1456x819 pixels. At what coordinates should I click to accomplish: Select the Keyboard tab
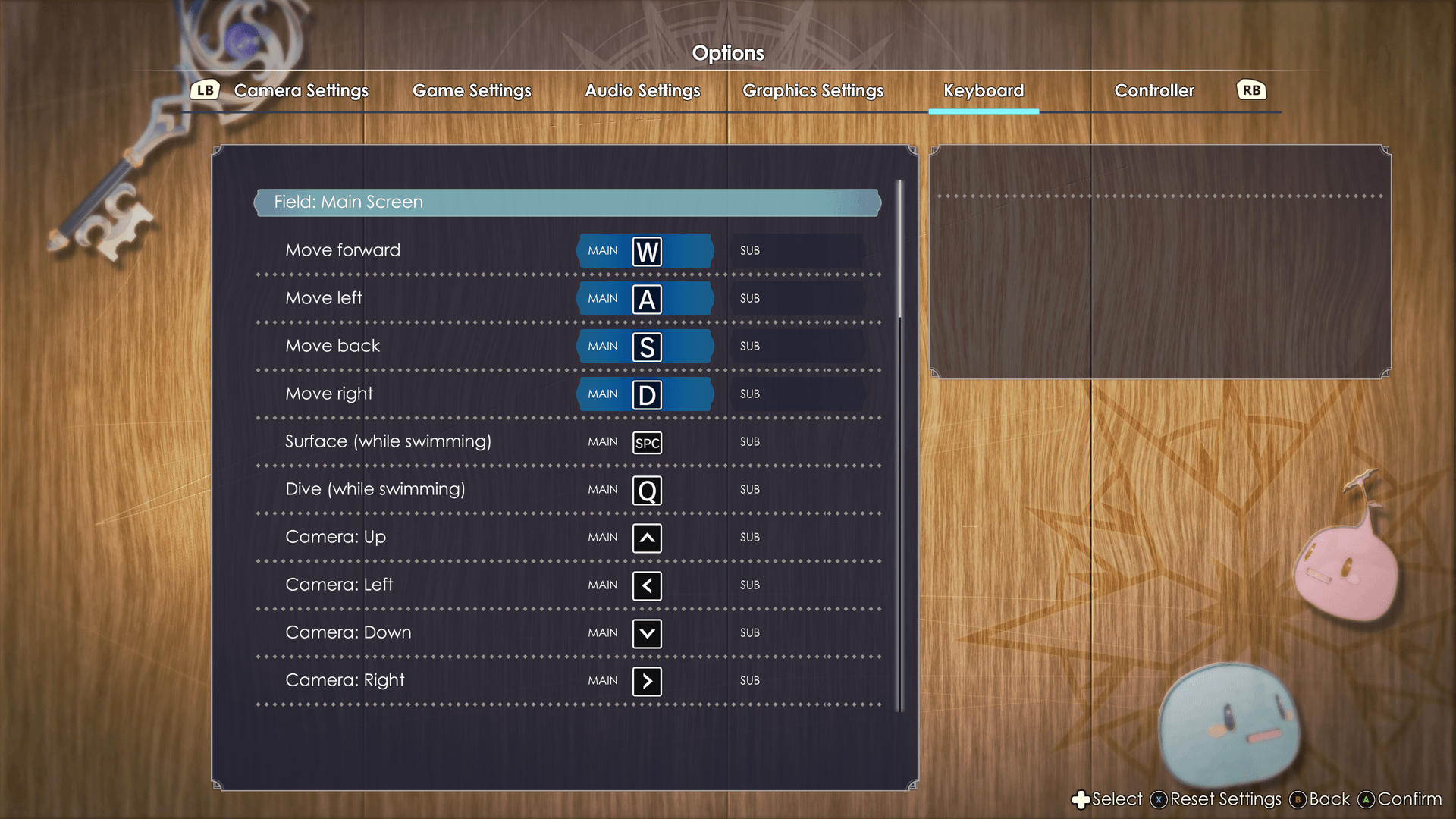coord(984,91)
